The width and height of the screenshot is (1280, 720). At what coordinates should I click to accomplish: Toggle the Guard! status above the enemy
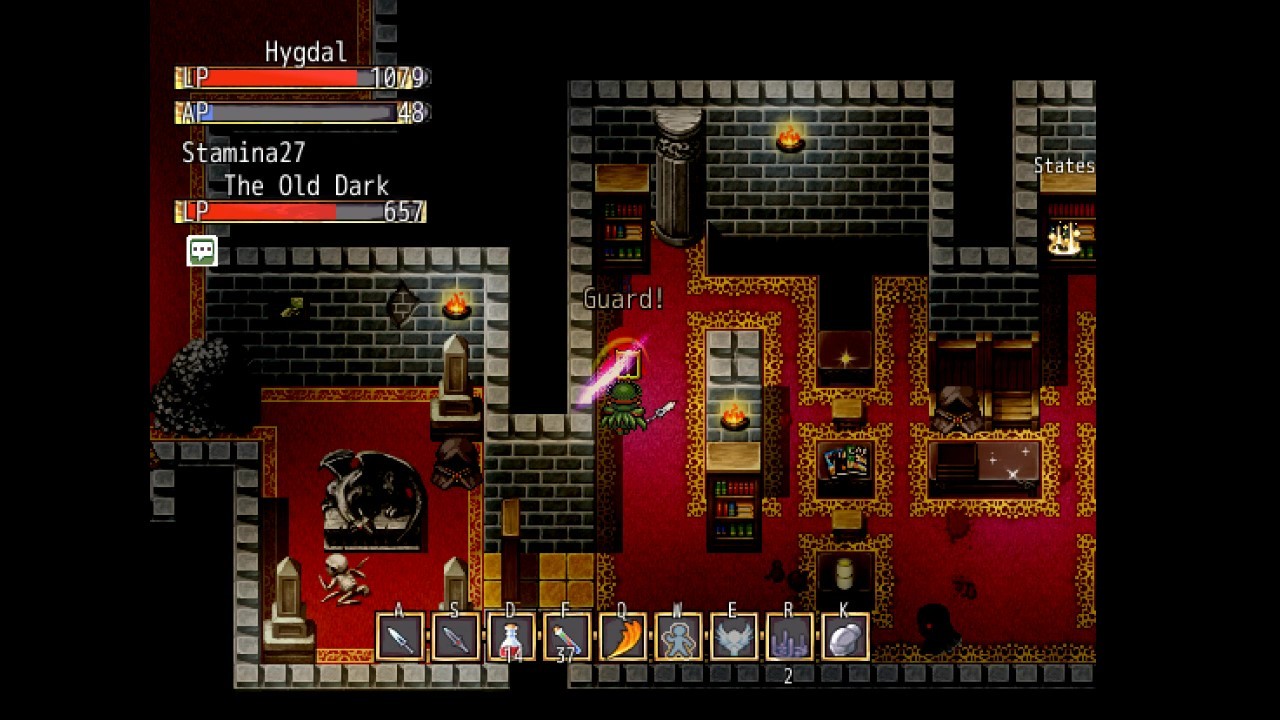click(623, 298)
